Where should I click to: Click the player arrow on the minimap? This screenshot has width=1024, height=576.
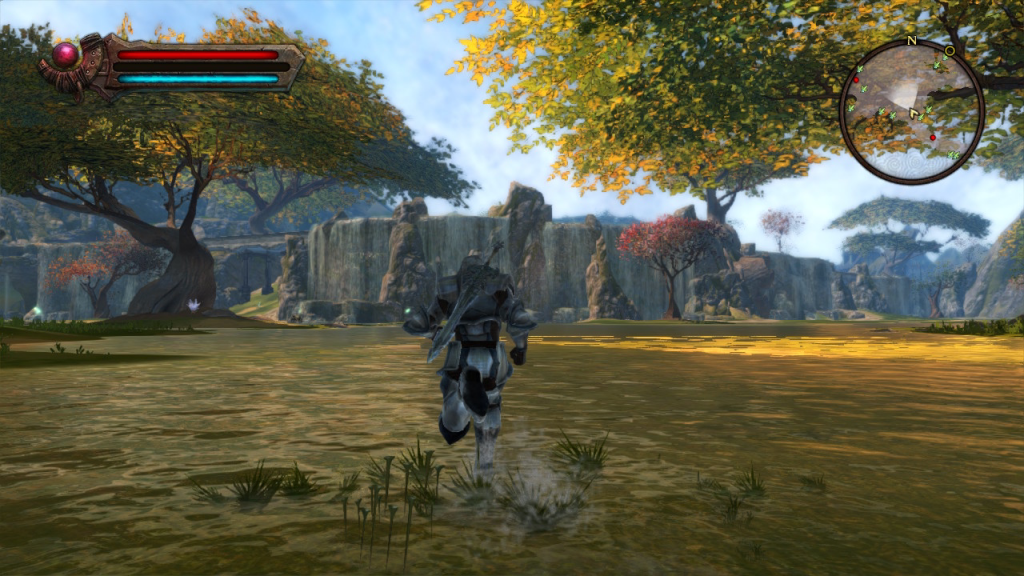[x=914, y=114]
